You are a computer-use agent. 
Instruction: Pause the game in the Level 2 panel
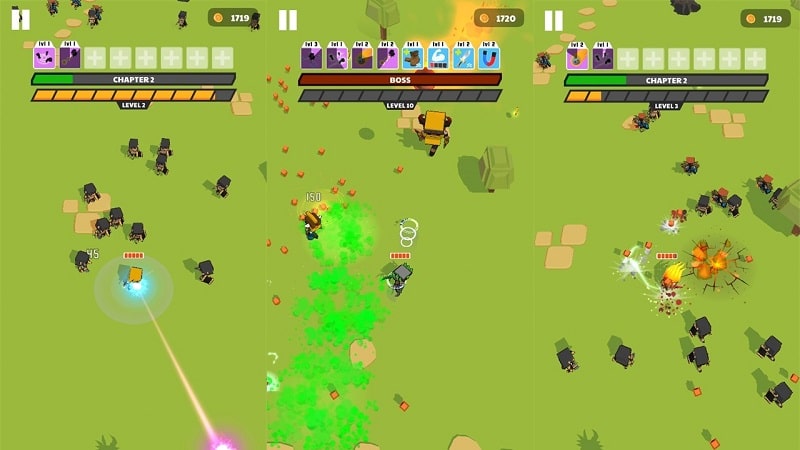click(x=20, y=19)
